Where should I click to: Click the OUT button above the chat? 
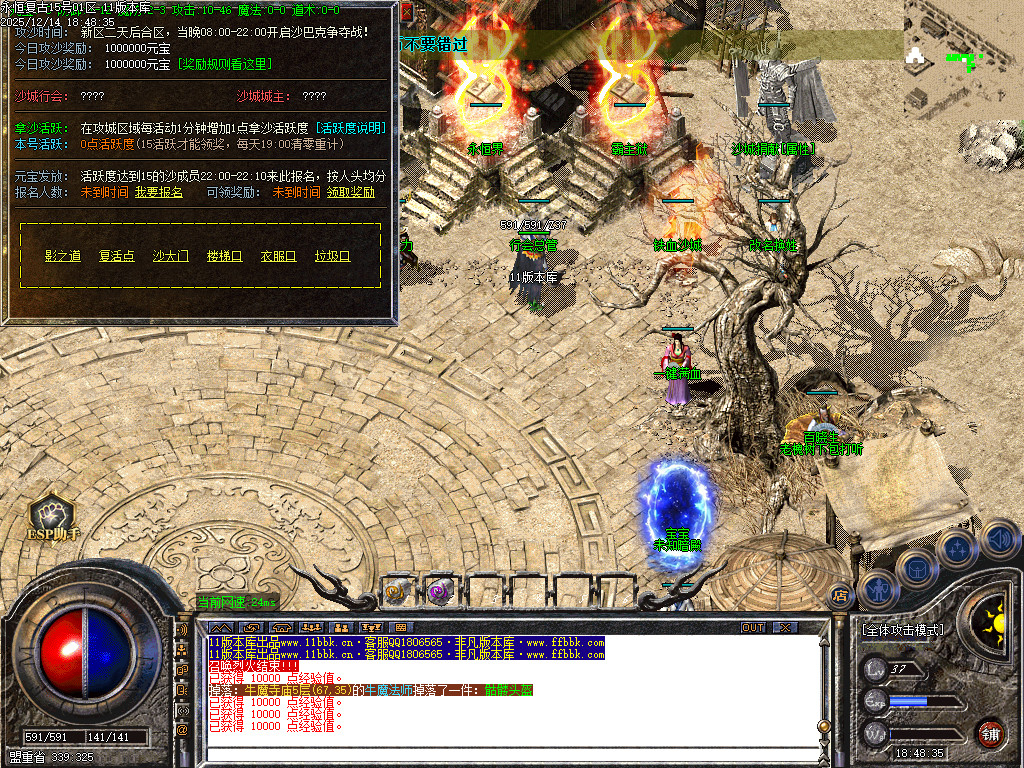[753, 627]
